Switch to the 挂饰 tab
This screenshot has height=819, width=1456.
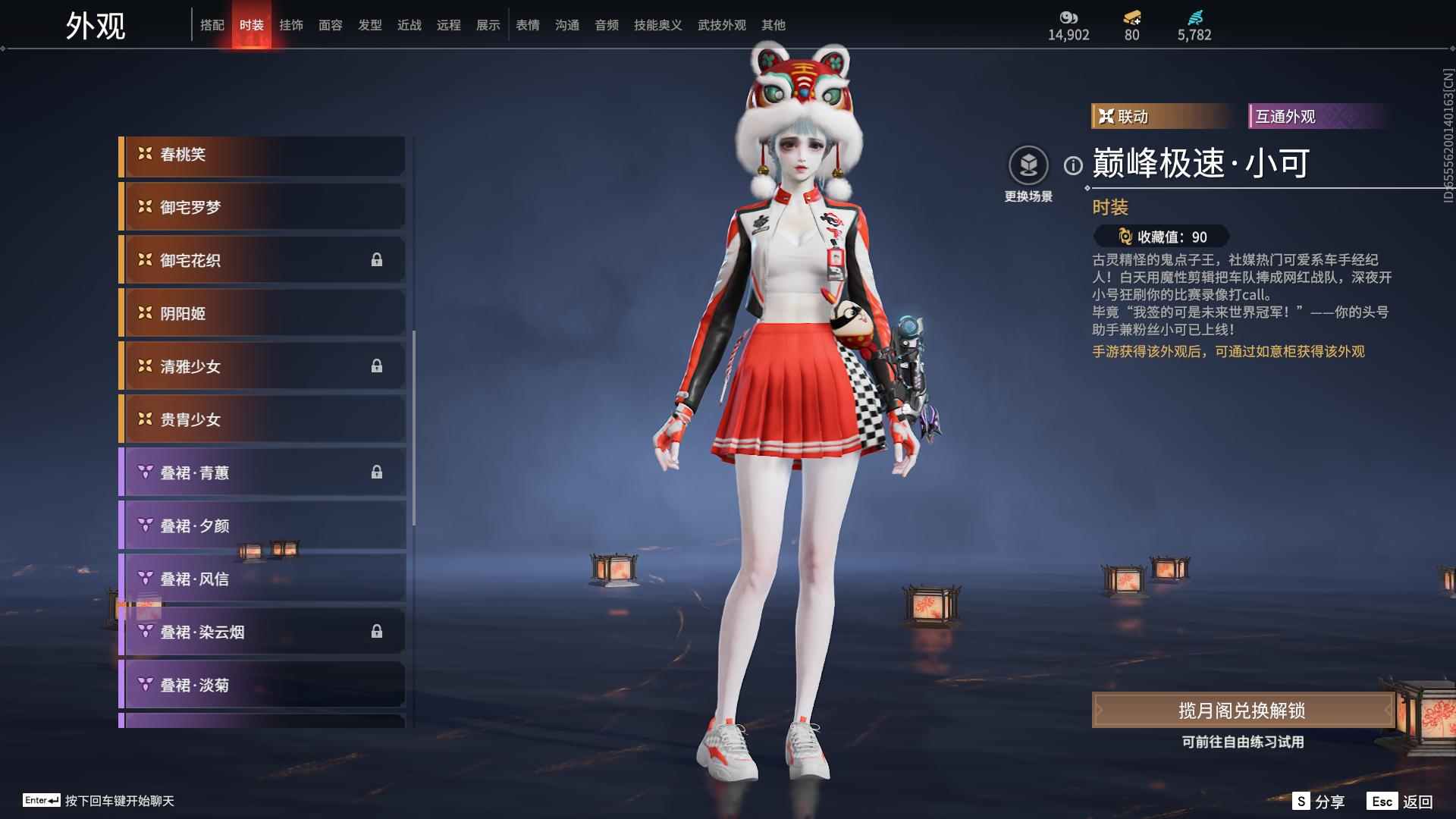(x=290, y=25)
